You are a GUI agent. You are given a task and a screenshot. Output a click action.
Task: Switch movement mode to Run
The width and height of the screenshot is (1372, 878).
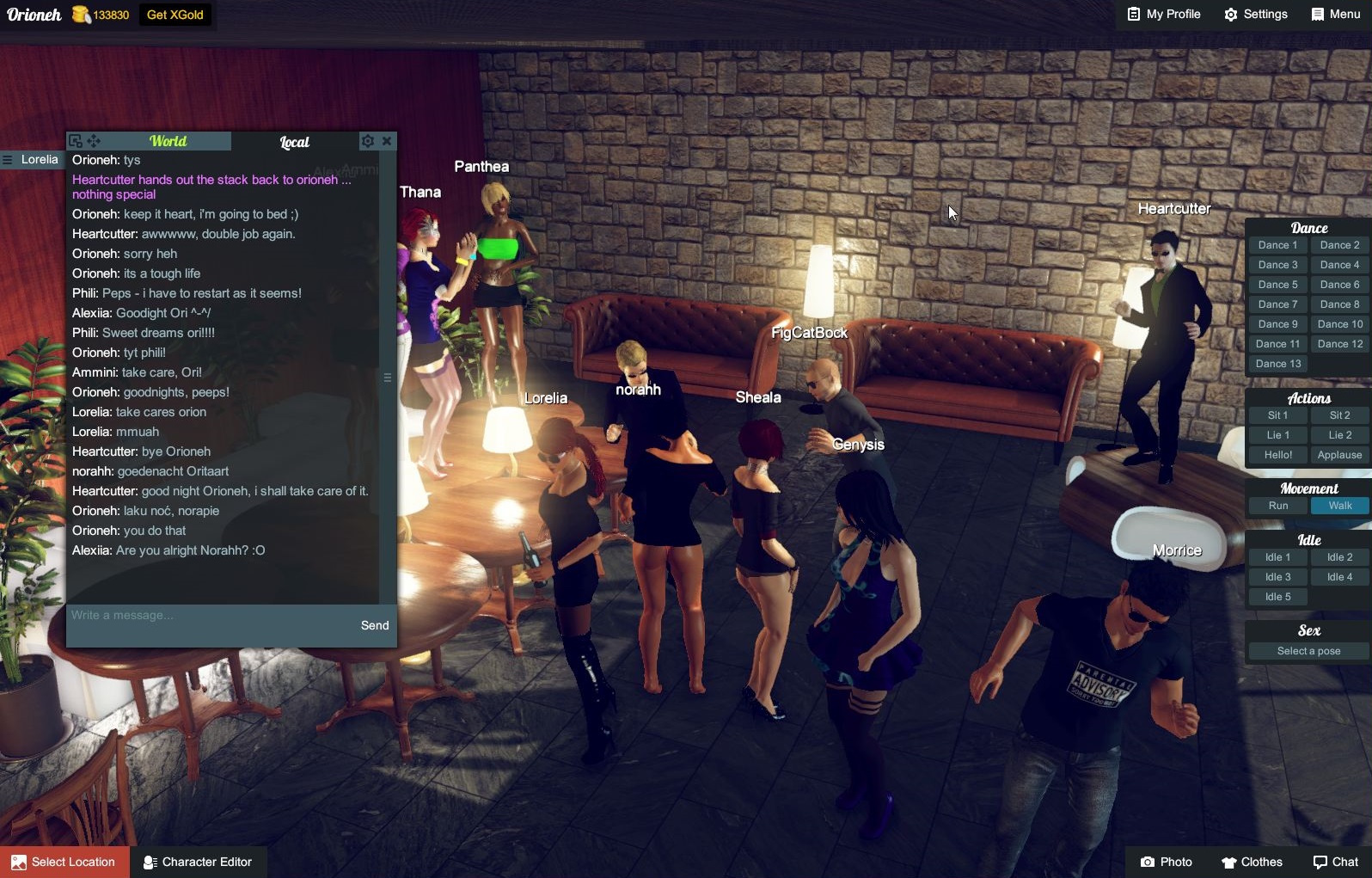(x=1277, y=506)
